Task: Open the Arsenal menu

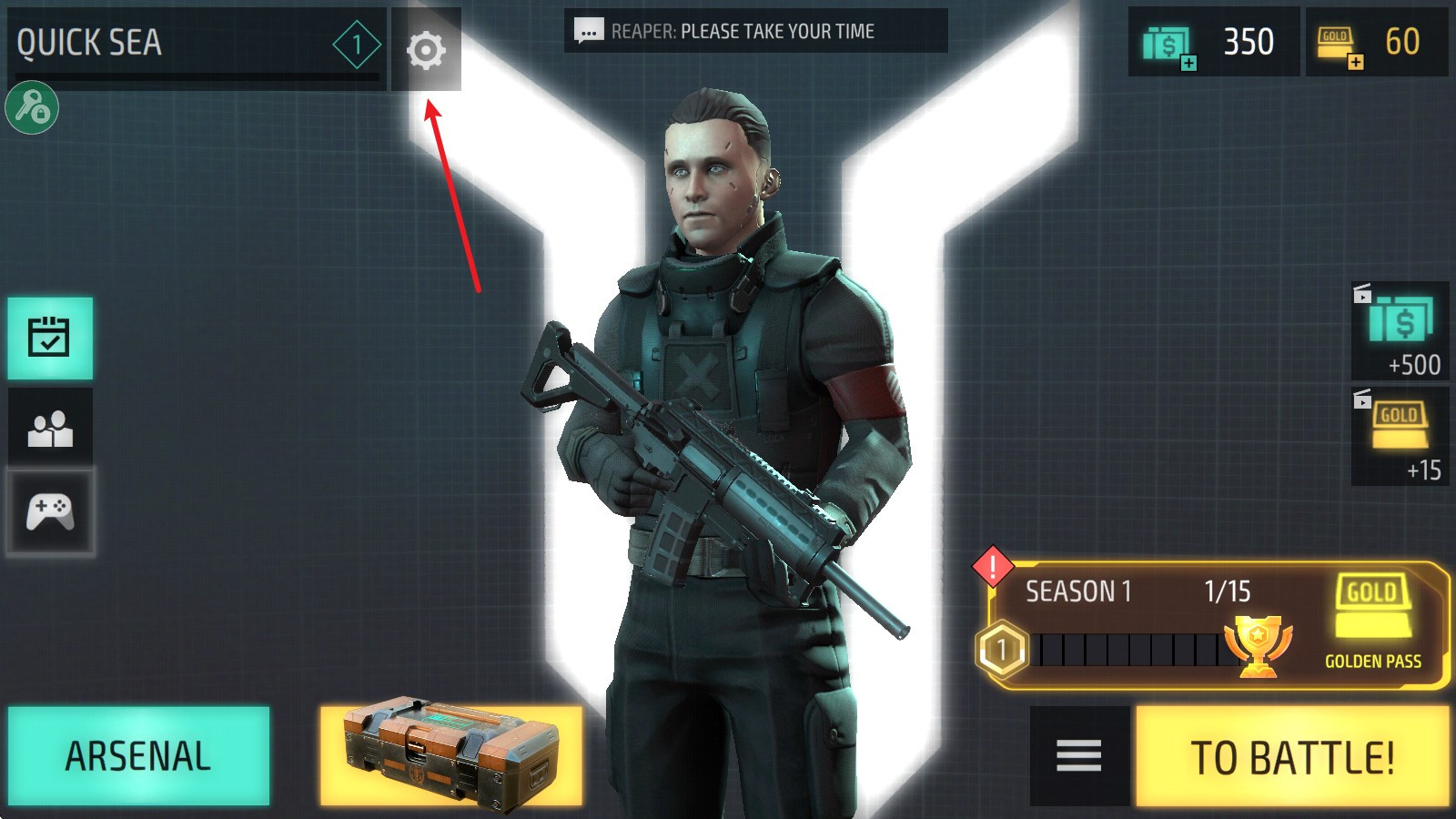Action: (138, 756)
